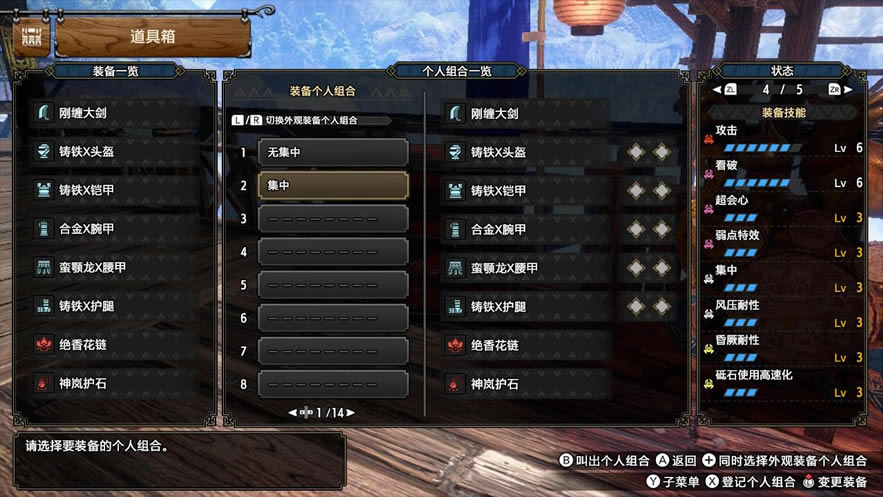This screenshot has height=497, width=883.
Task: Choose the highlighted 集中 loadout in slot 2
Action: pyautogui.click(x=333, y=186)
